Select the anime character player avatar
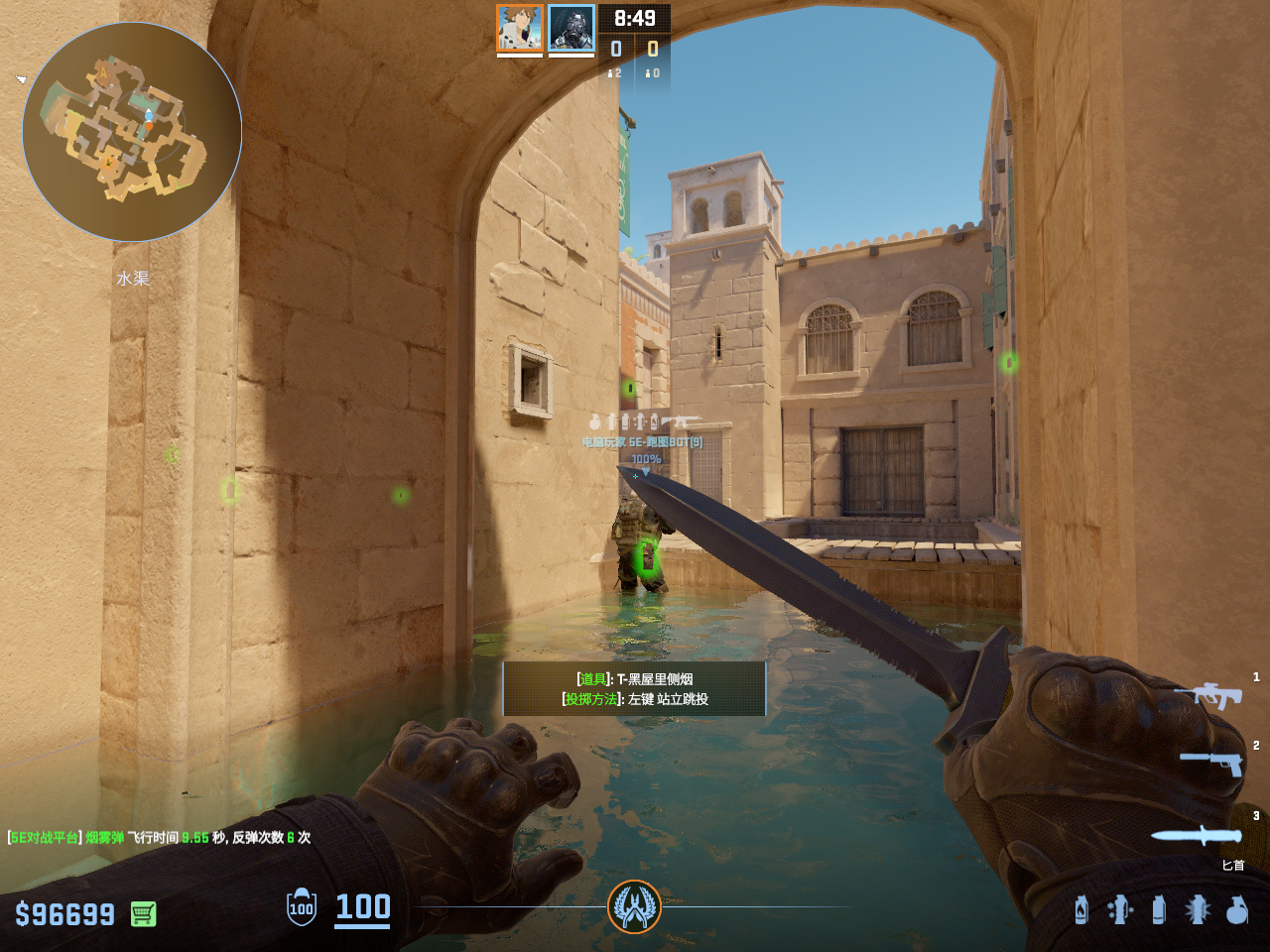Screen dimensions: 1270x952 [520, 28]
